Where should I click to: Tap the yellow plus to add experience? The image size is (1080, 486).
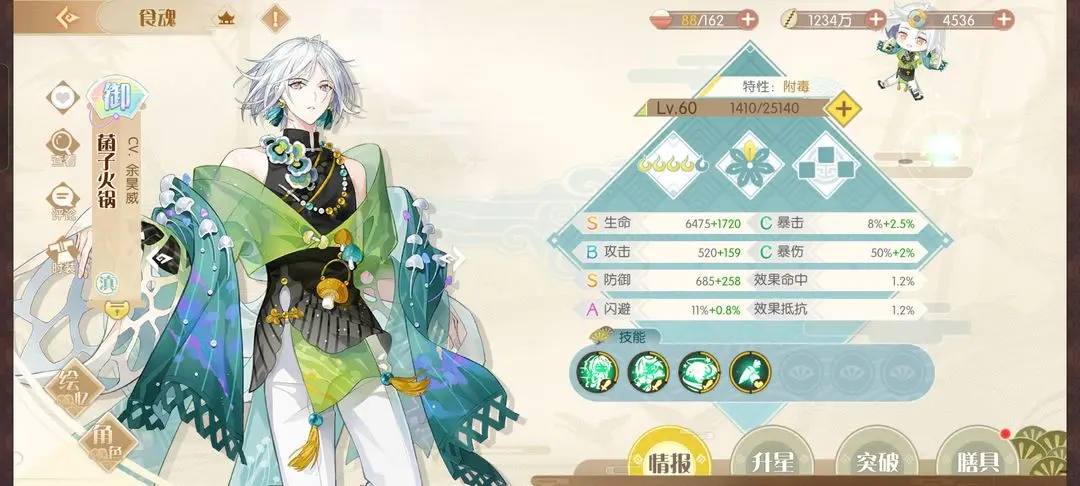(845, 108)
